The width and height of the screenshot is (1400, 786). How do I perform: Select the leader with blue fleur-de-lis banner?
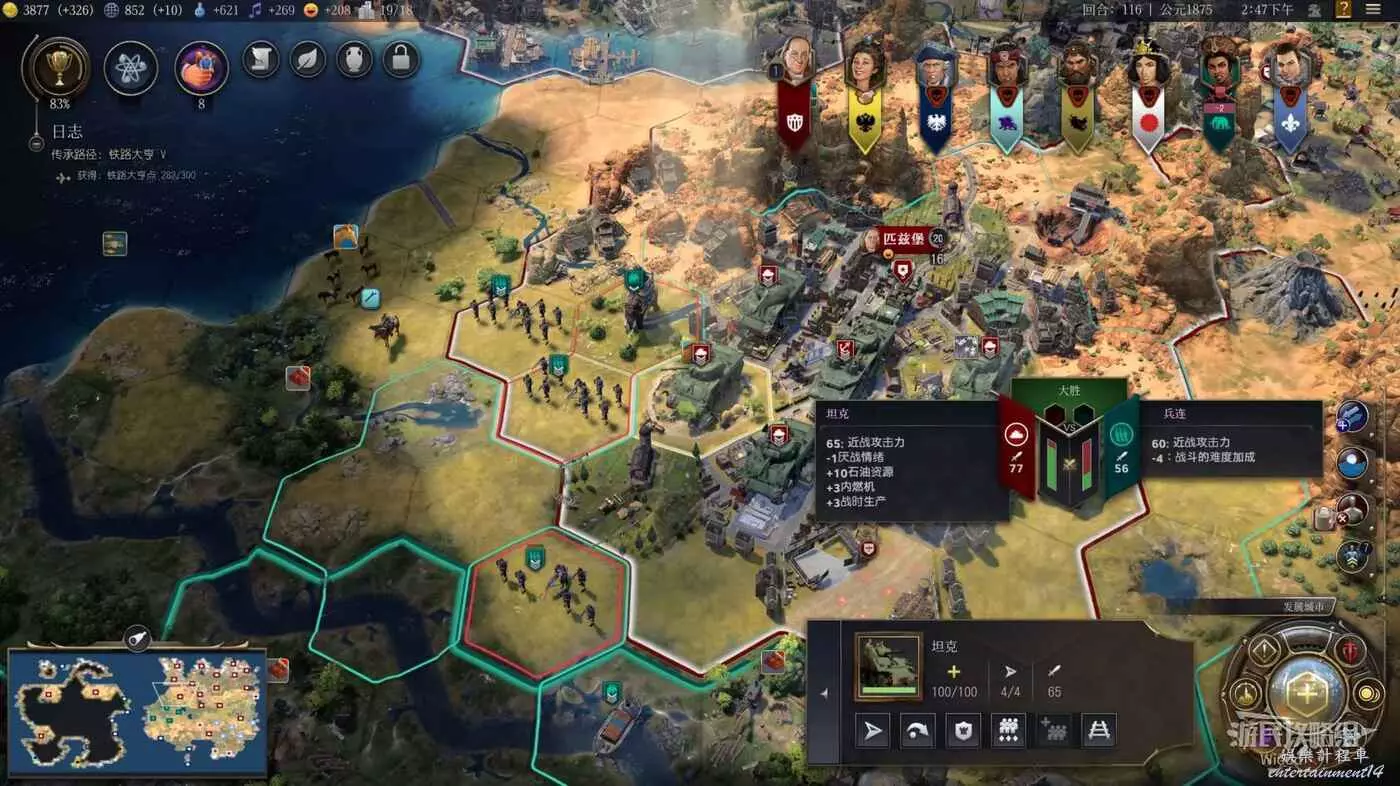point(1290,68)
